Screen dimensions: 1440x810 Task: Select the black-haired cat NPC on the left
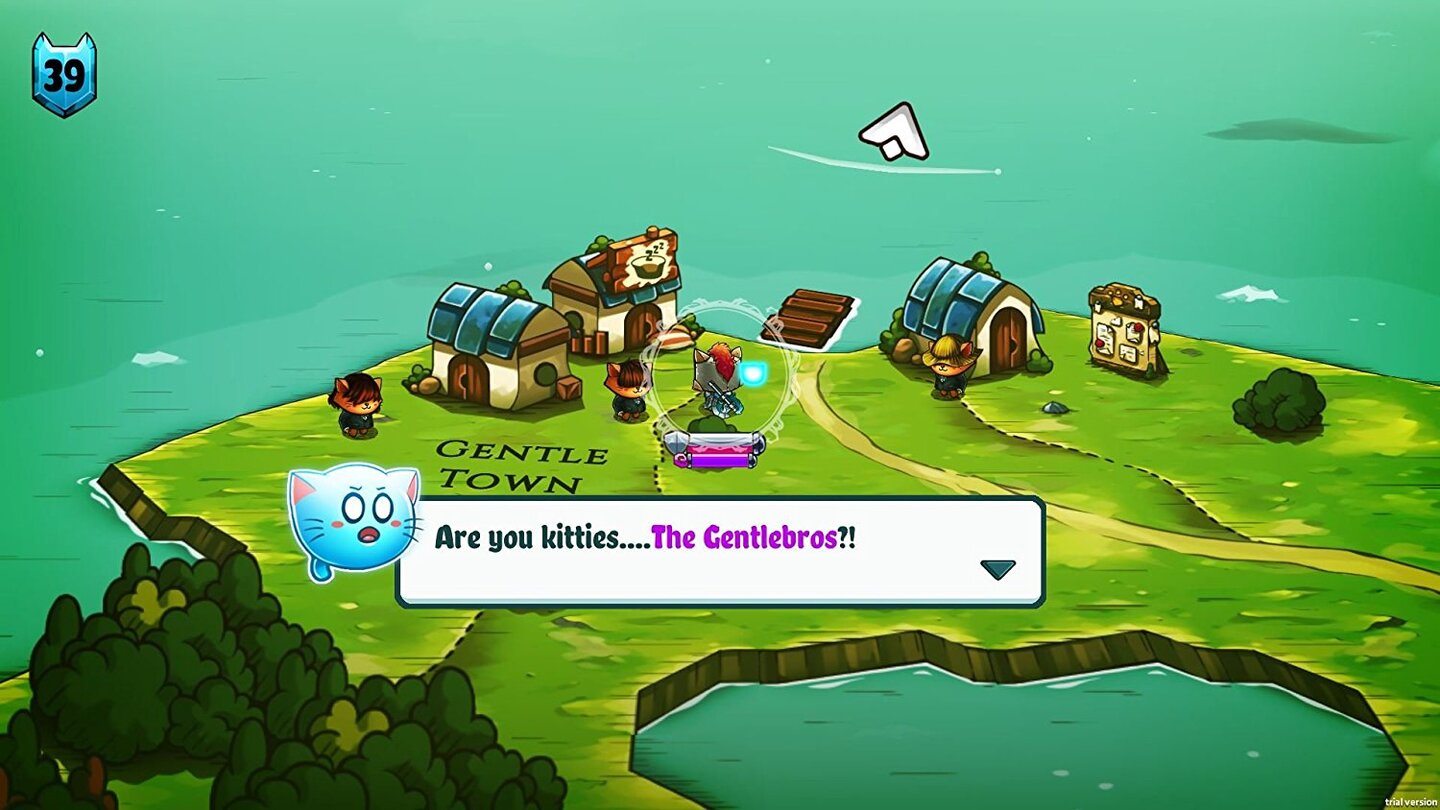click(x=355, y=400)
